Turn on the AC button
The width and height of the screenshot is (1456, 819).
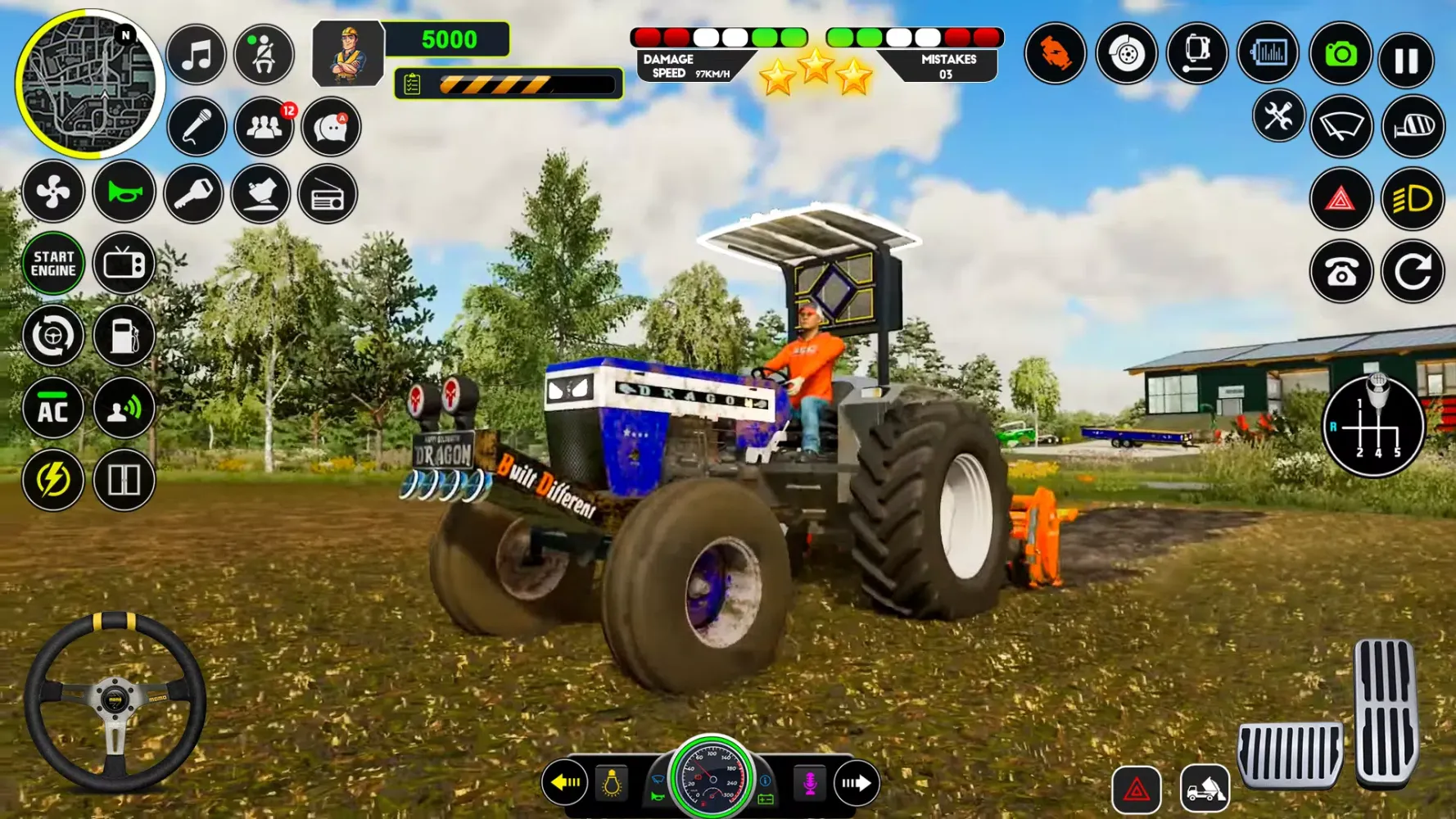[x=53, y=408]
